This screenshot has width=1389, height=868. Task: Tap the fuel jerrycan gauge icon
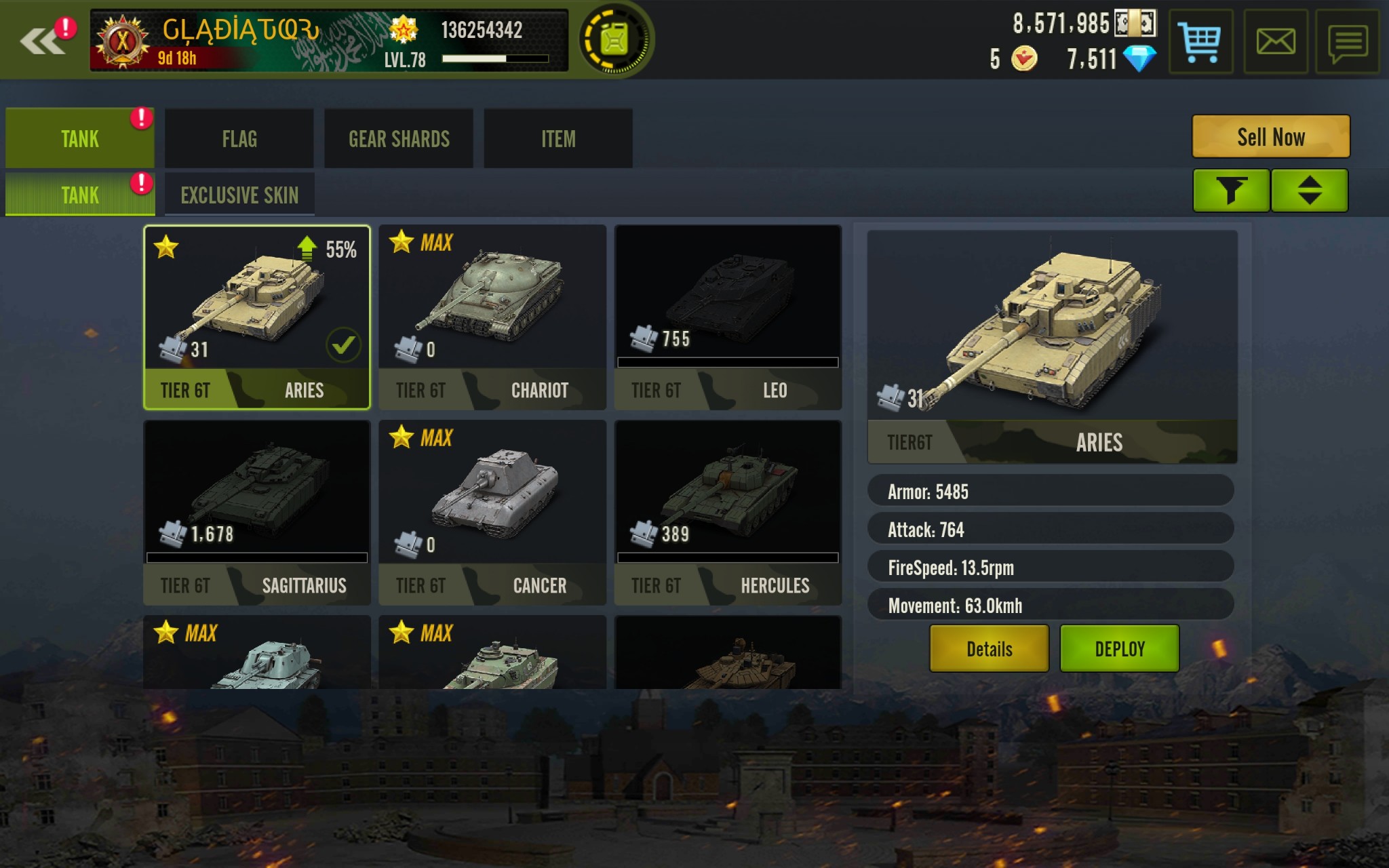tap(614, 40)
